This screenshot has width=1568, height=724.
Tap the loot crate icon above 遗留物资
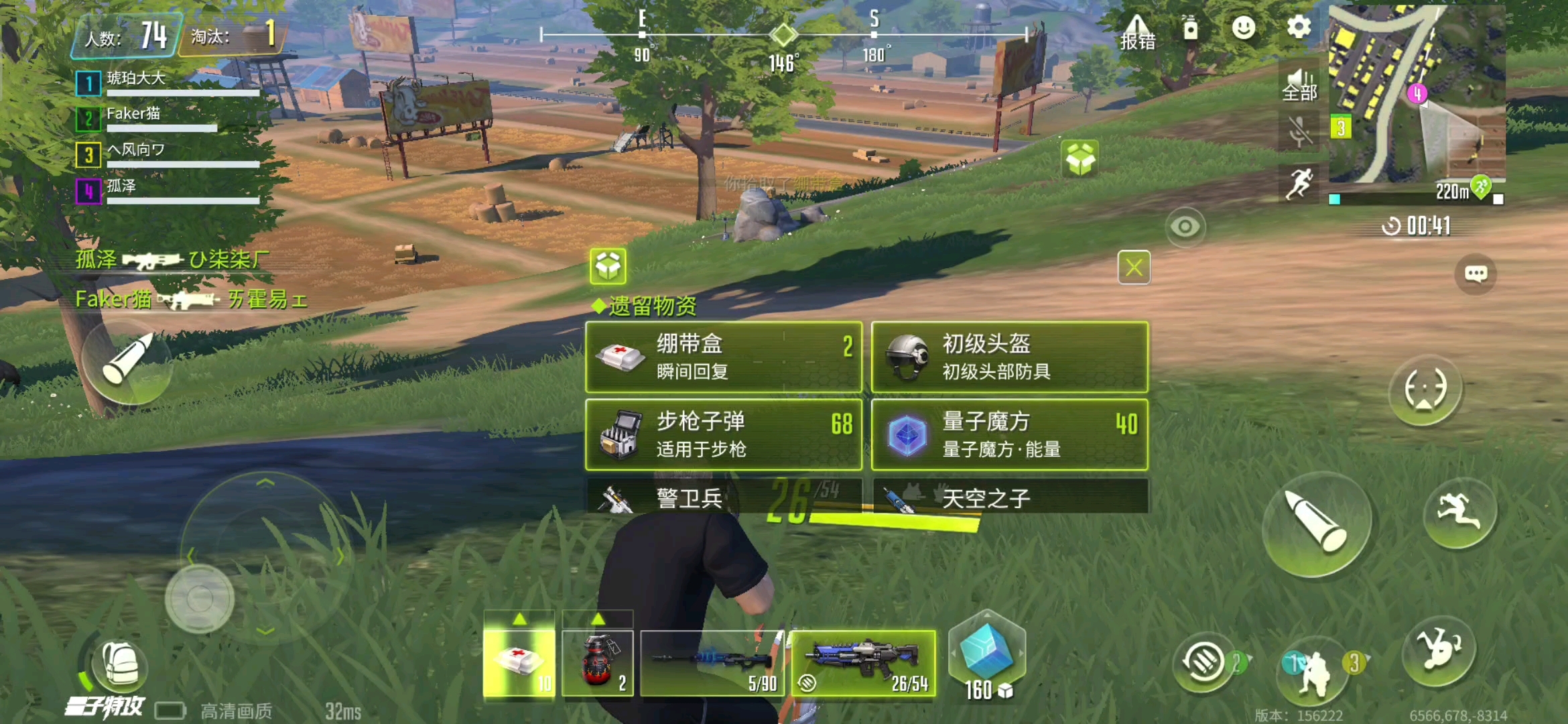(608, 267)
